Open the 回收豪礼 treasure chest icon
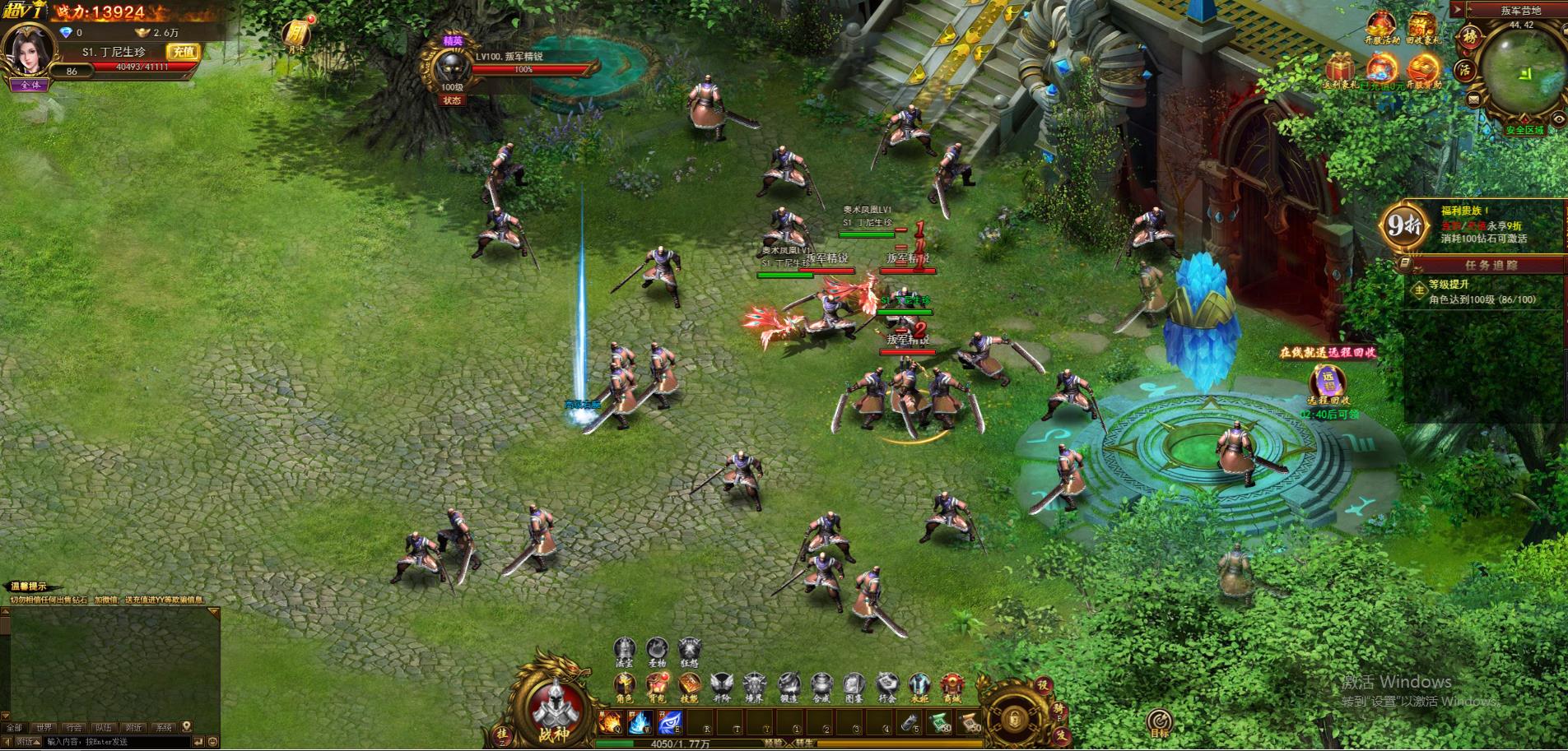The image size is (1568, 751). tap(1422, 25)
